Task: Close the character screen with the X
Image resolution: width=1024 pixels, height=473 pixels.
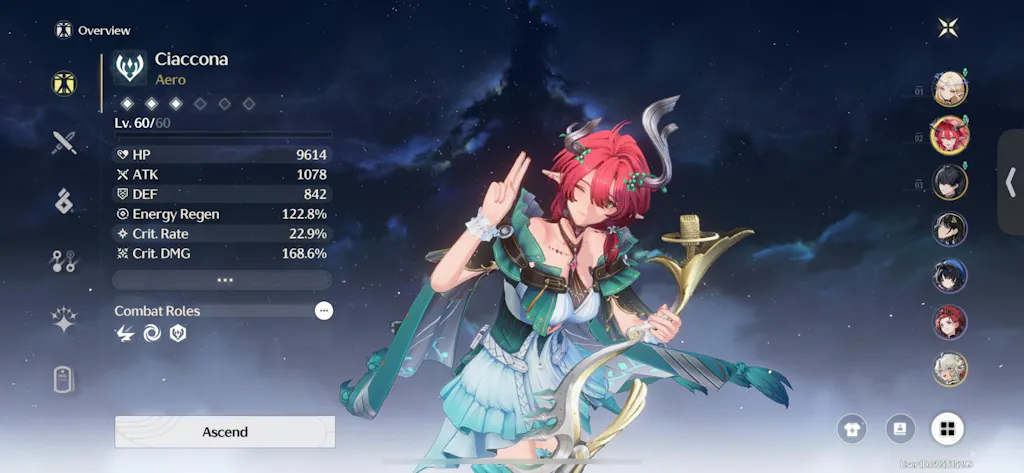Action: point(948,28)
